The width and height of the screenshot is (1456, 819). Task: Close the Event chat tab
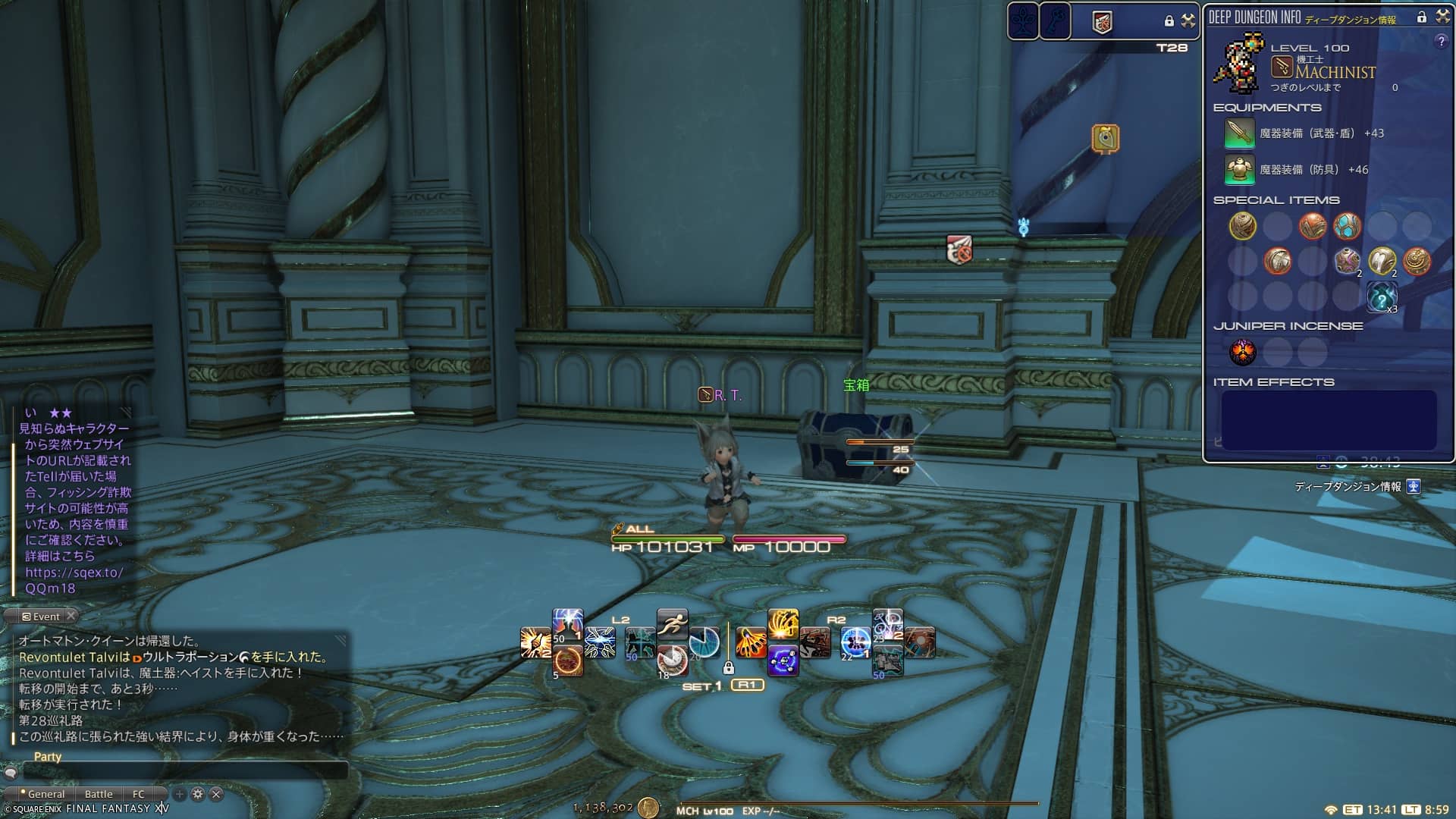click(x=71, y=616)
